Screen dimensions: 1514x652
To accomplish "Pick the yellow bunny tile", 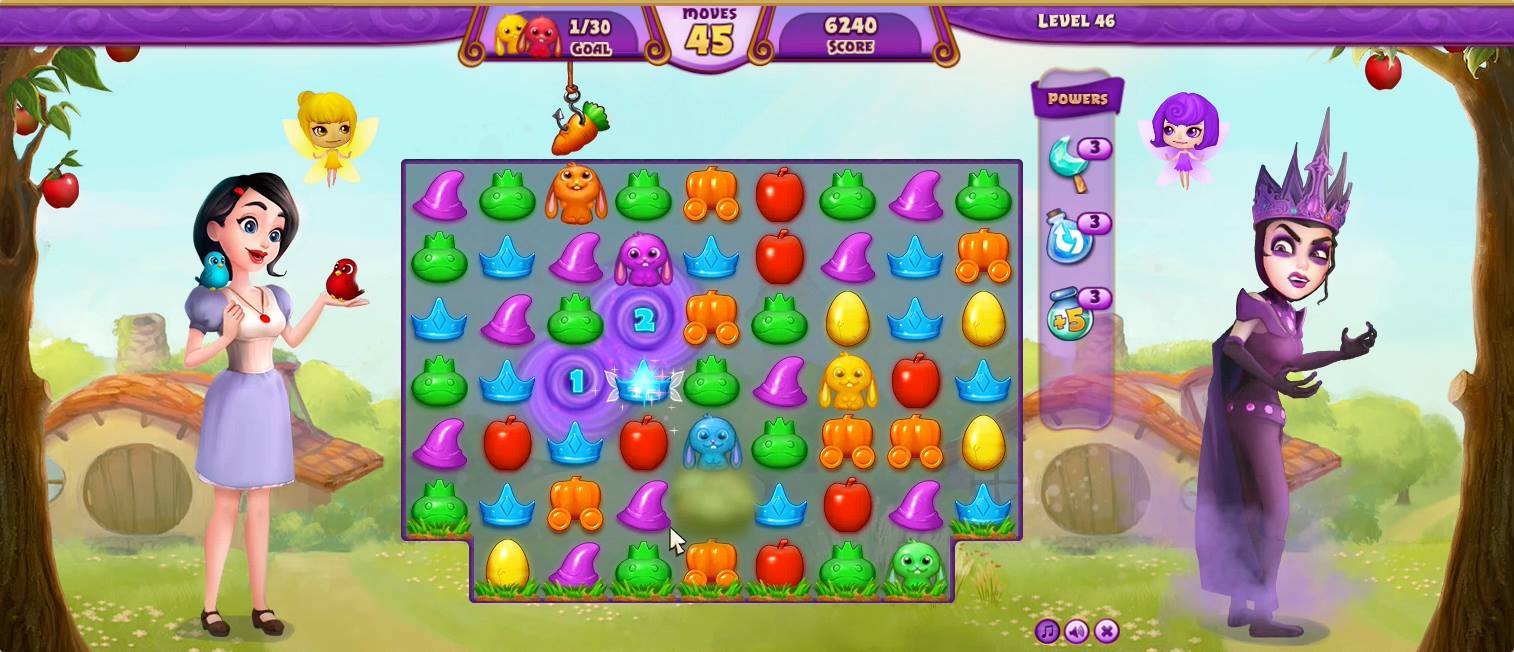I will [847, 382].
